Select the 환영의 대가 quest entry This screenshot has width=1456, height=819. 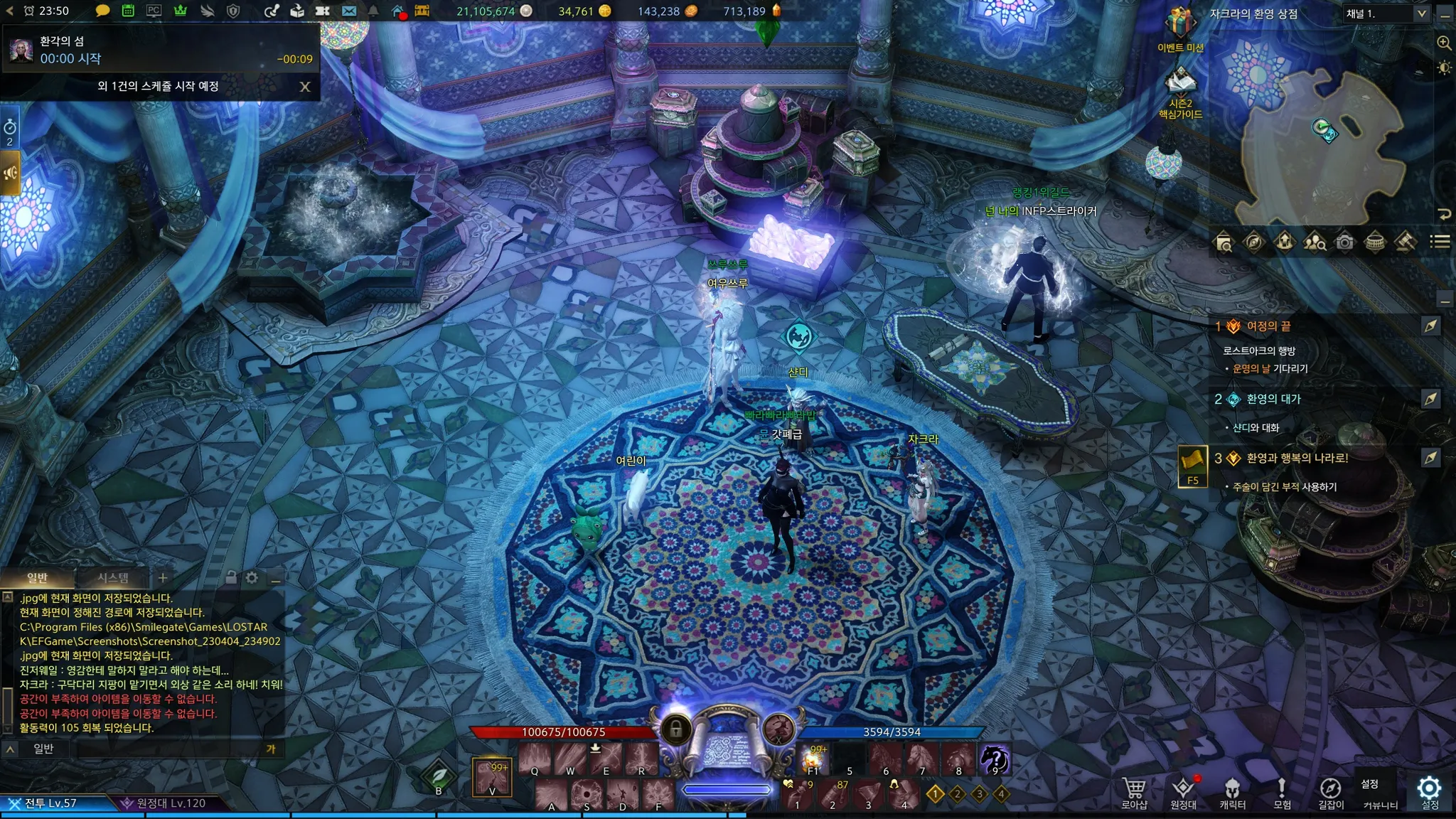[1273, 400]
